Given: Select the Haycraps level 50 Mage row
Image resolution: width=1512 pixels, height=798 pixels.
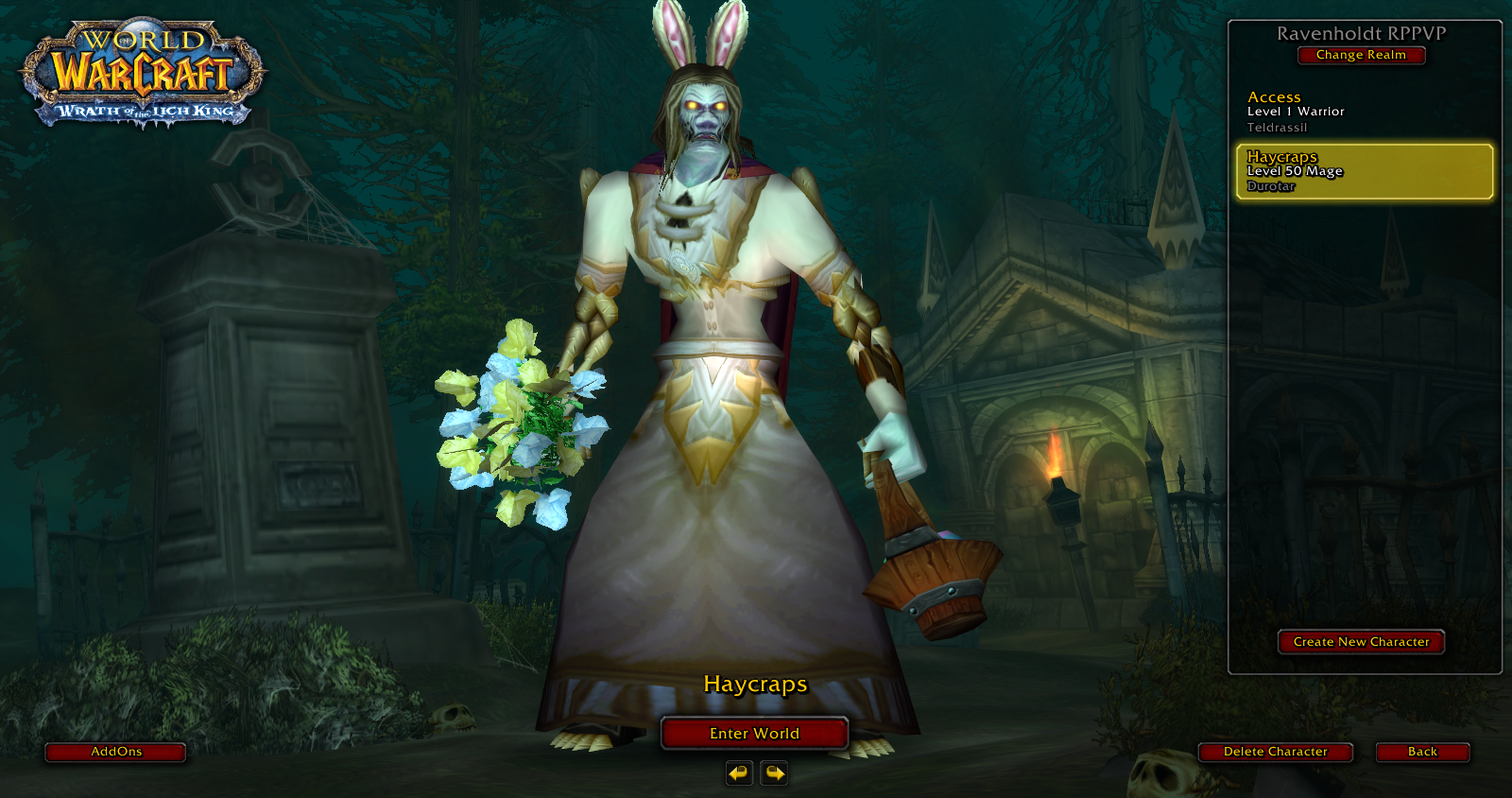Looking at the screenshot, I should [x=1364, y=171].
